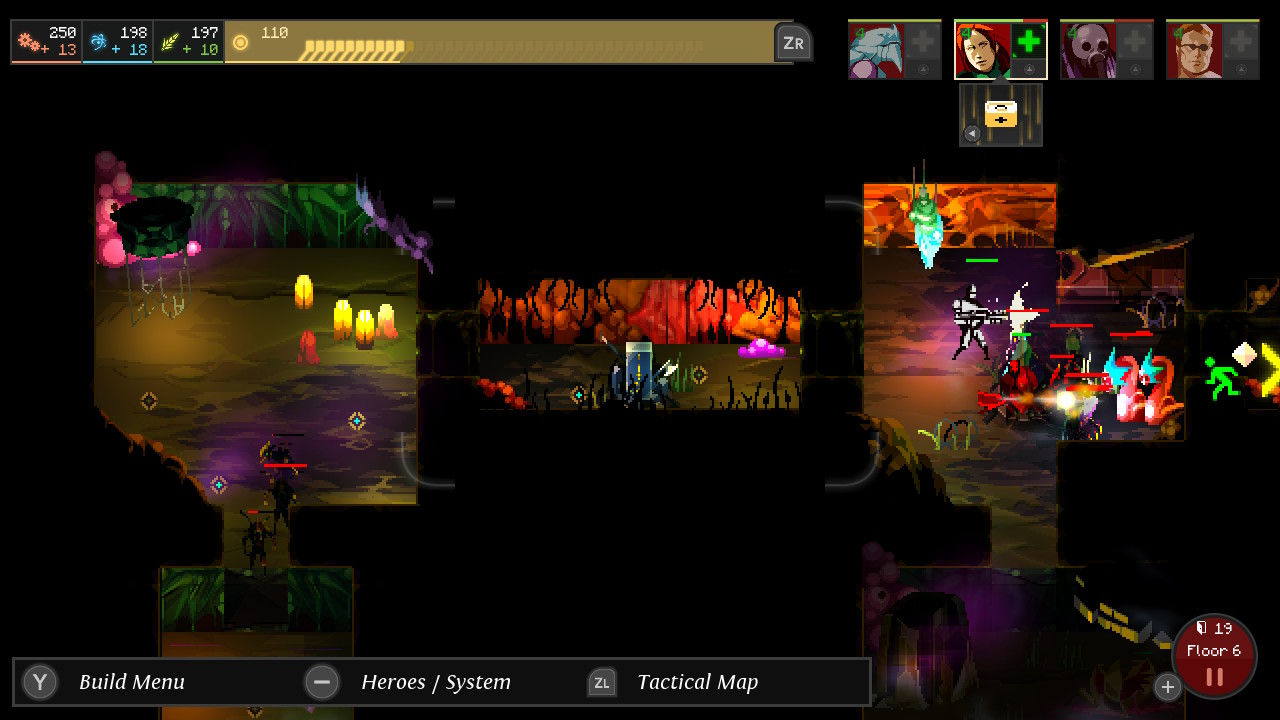The height and width of the screenshot is (720, 1280).
Task: Open the Build Menu
Action: tap(40, 682)
